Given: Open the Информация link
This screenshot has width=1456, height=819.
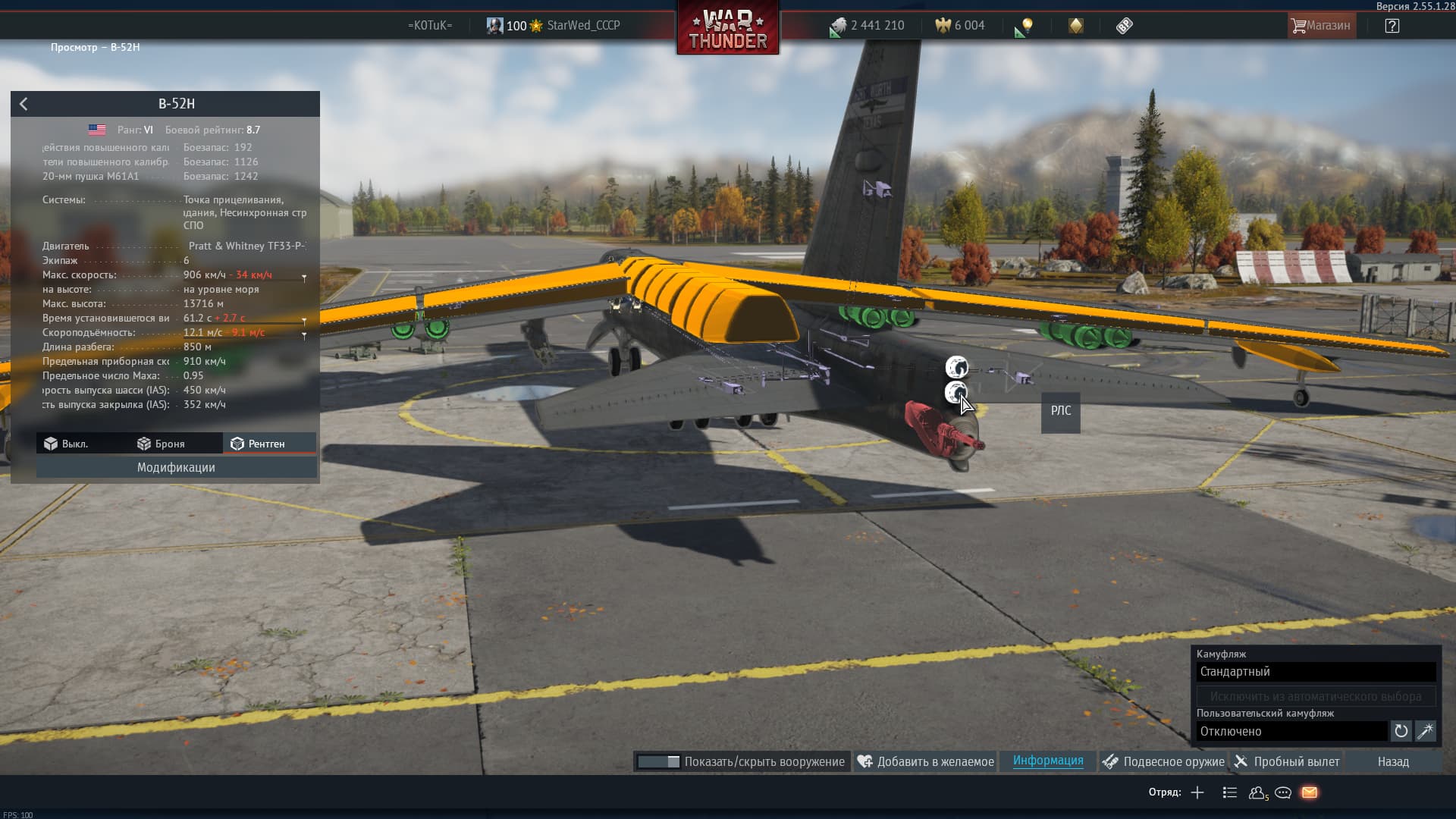Looking at the screenshot, I should 1048,761.
